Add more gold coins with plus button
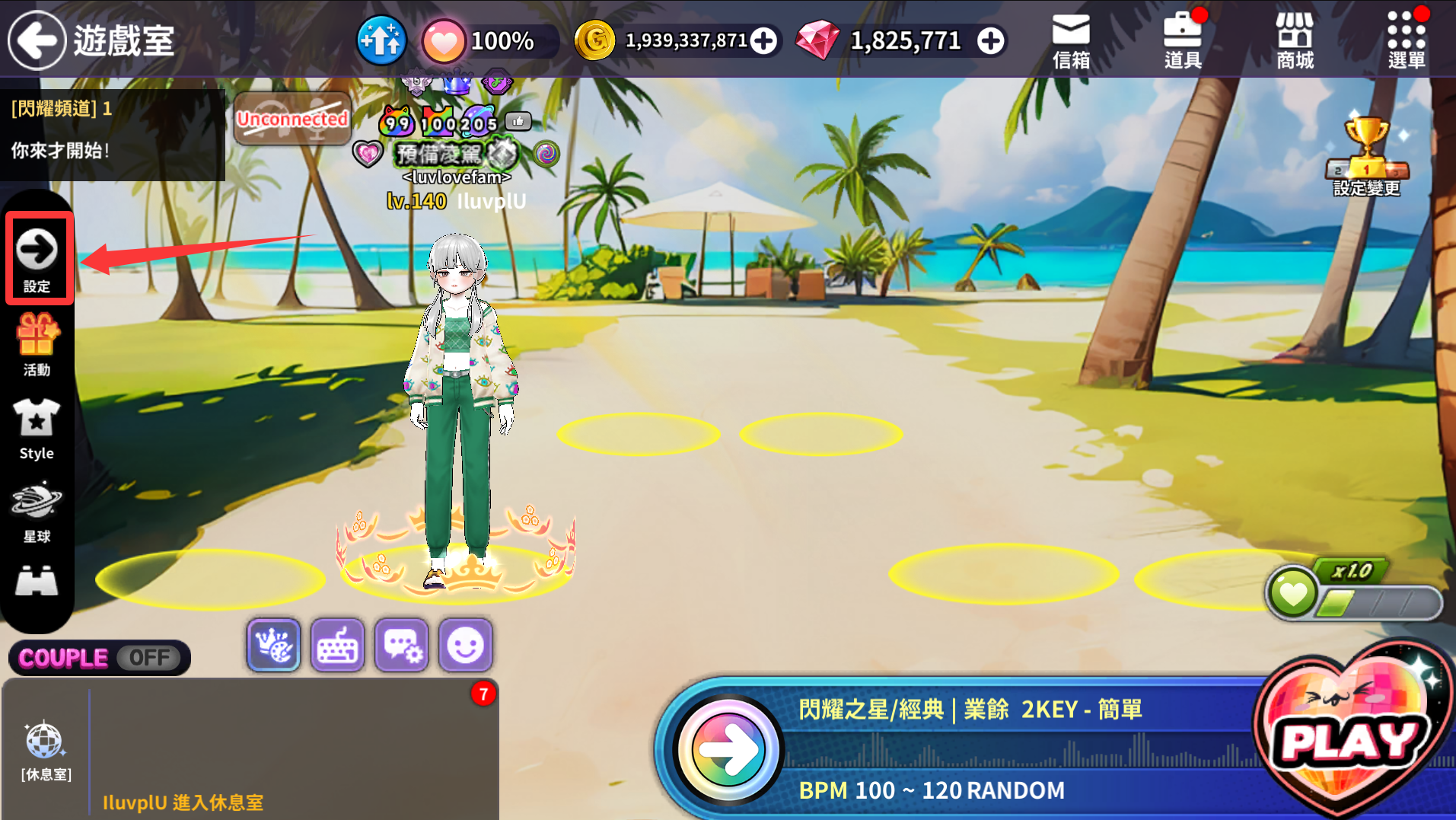The image size is (1456, 820). click(763, 41)
